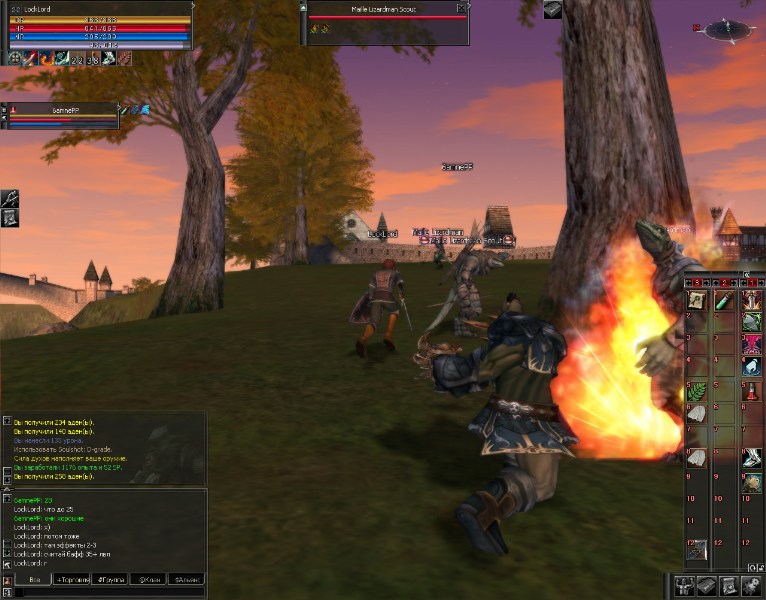Open the +Торговля trade chat tab
The image size is (766, 600).
click(72, 579)
